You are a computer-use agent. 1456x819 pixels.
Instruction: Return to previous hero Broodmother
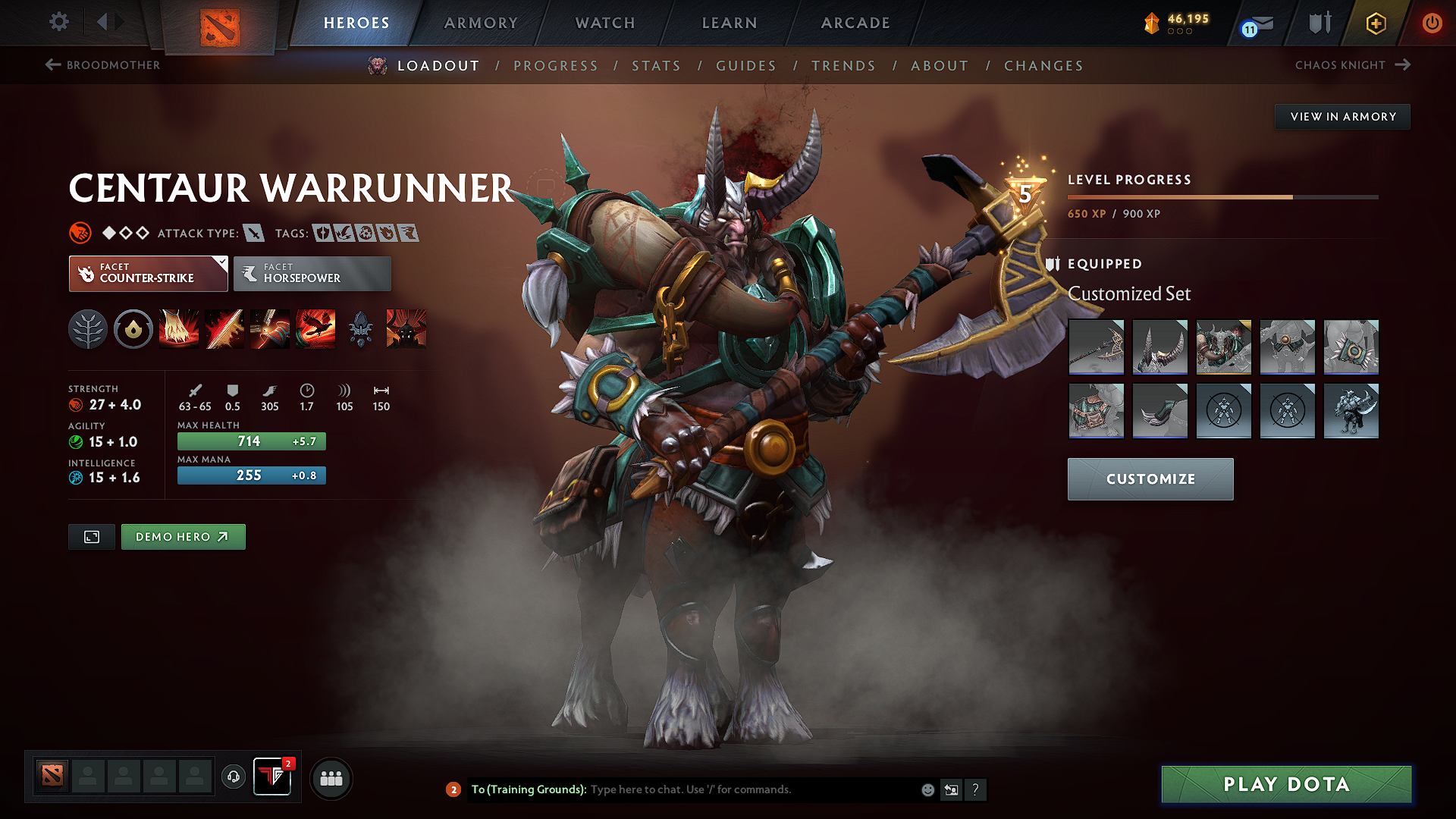tap(102, 65)
